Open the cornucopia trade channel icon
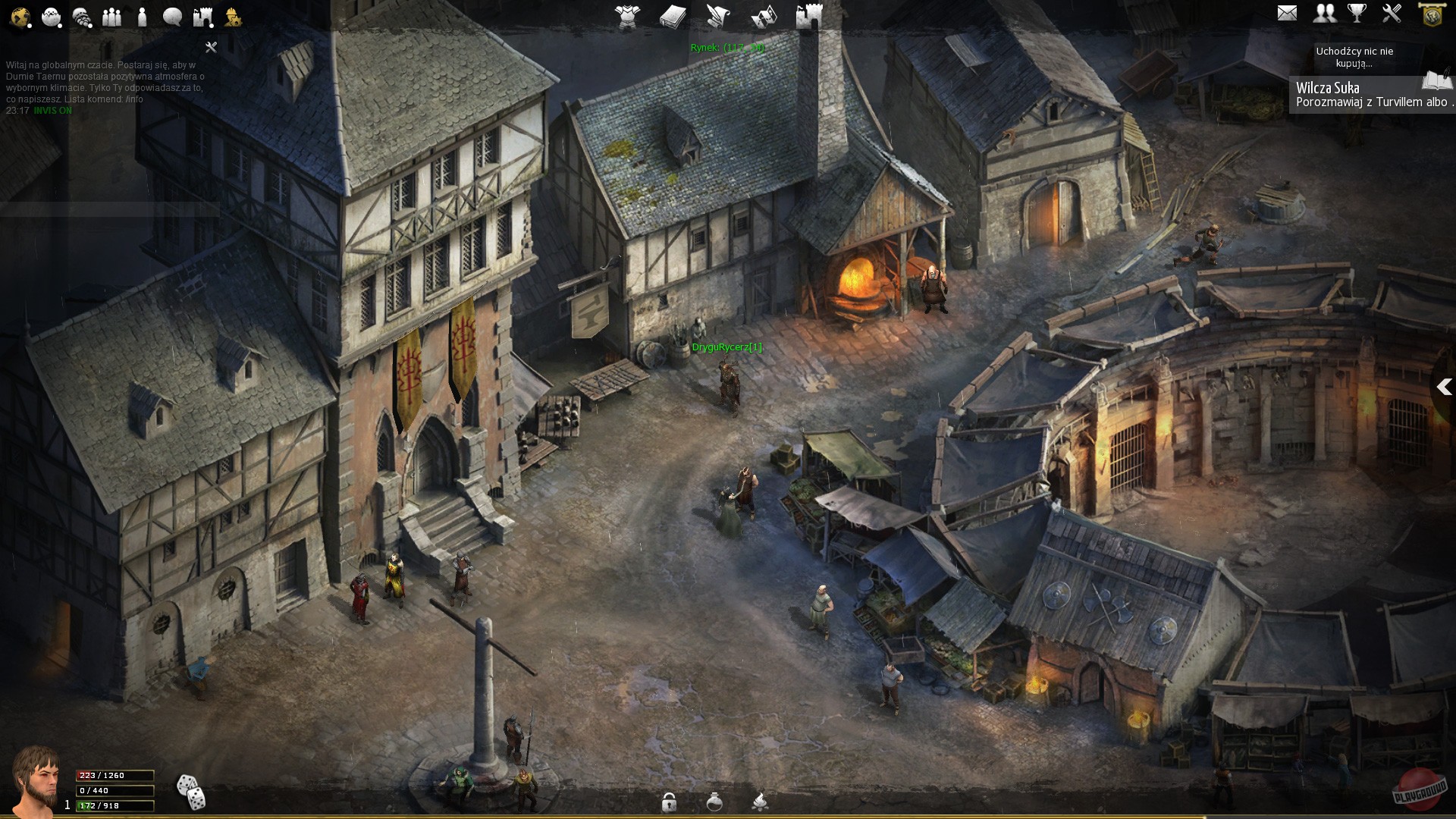The width and height of the screenshot is (1456, 819). 81,17
